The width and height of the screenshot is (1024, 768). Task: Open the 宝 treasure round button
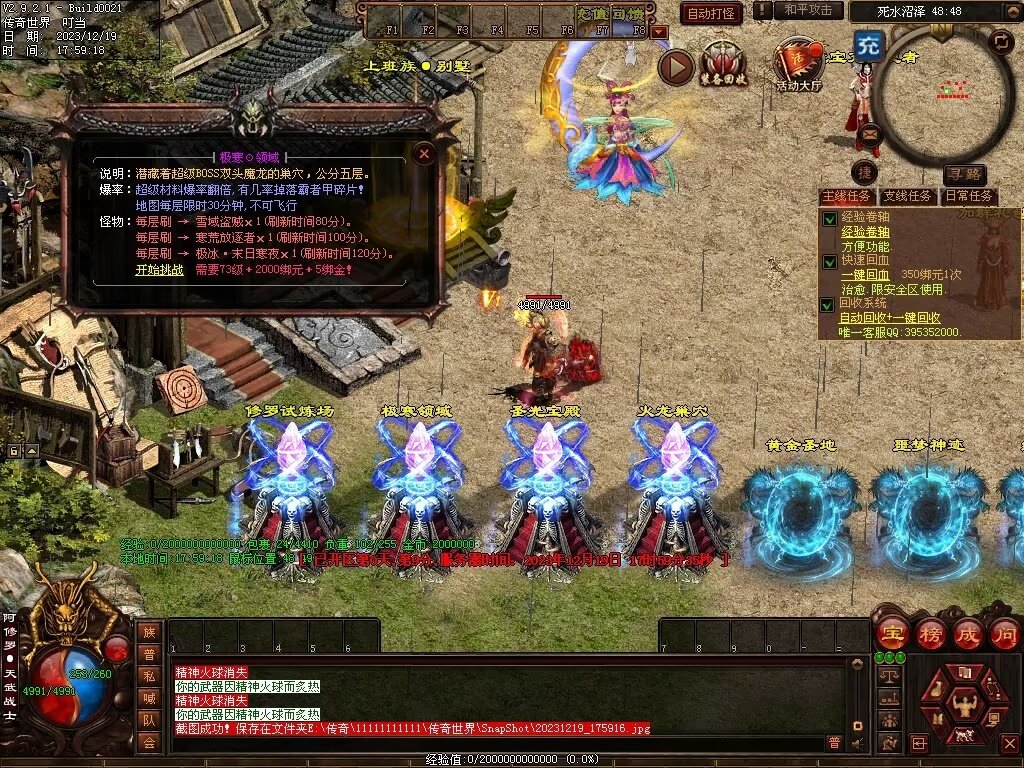(892, 634)
